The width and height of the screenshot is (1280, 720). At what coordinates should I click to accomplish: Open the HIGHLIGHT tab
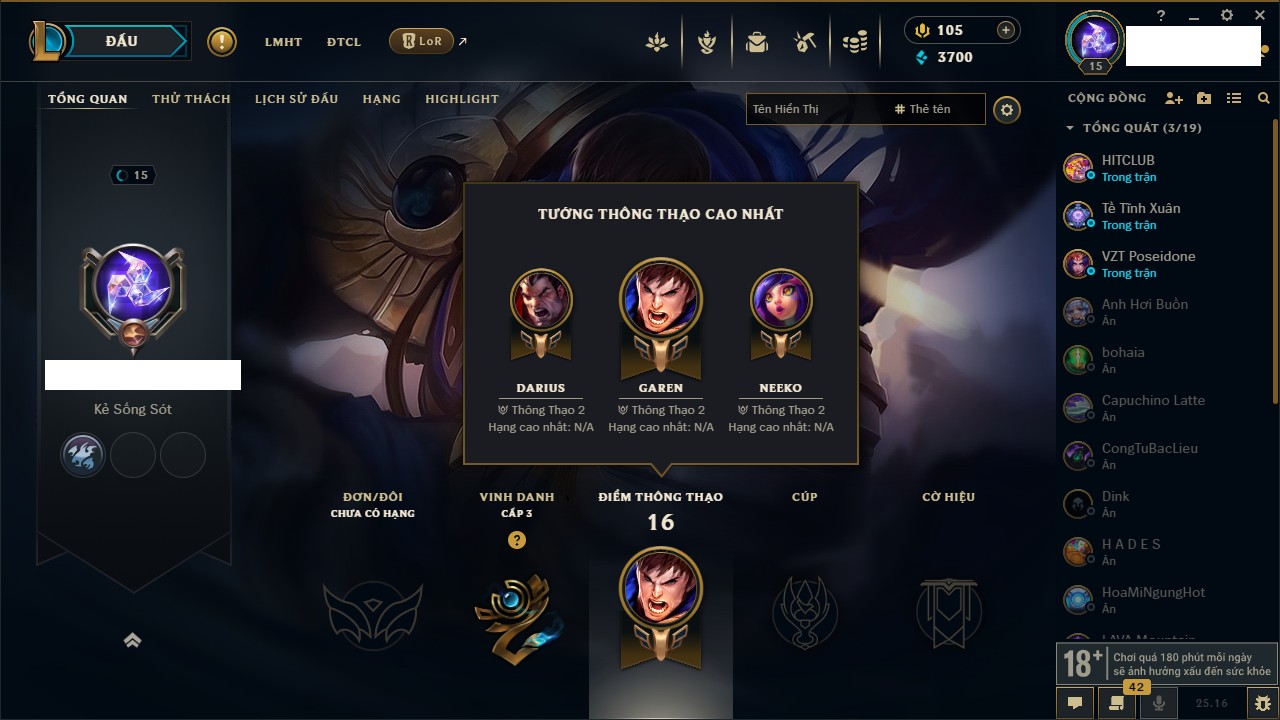point(461,99)
